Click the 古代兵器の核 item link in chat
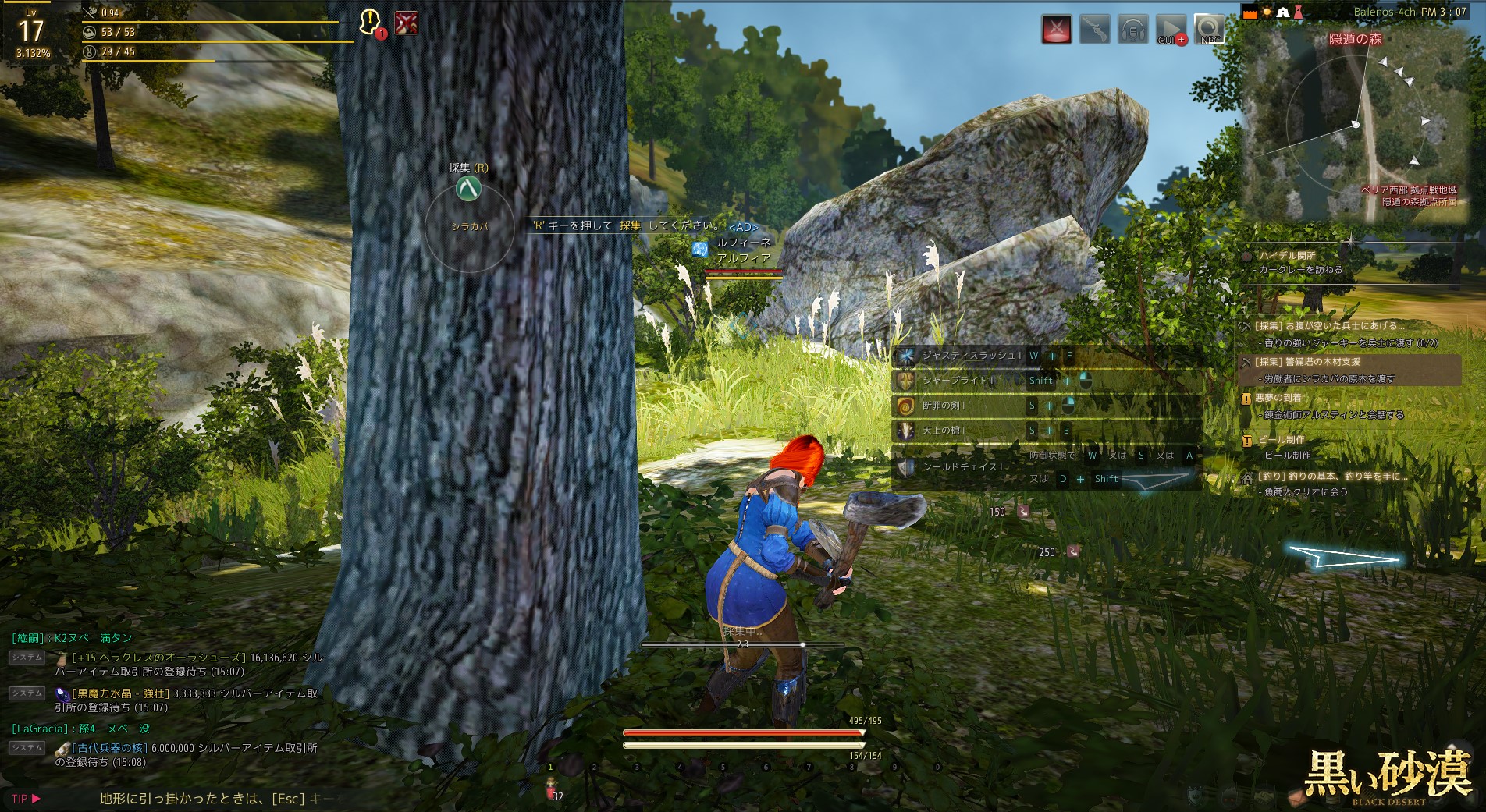 click(109, 748)
